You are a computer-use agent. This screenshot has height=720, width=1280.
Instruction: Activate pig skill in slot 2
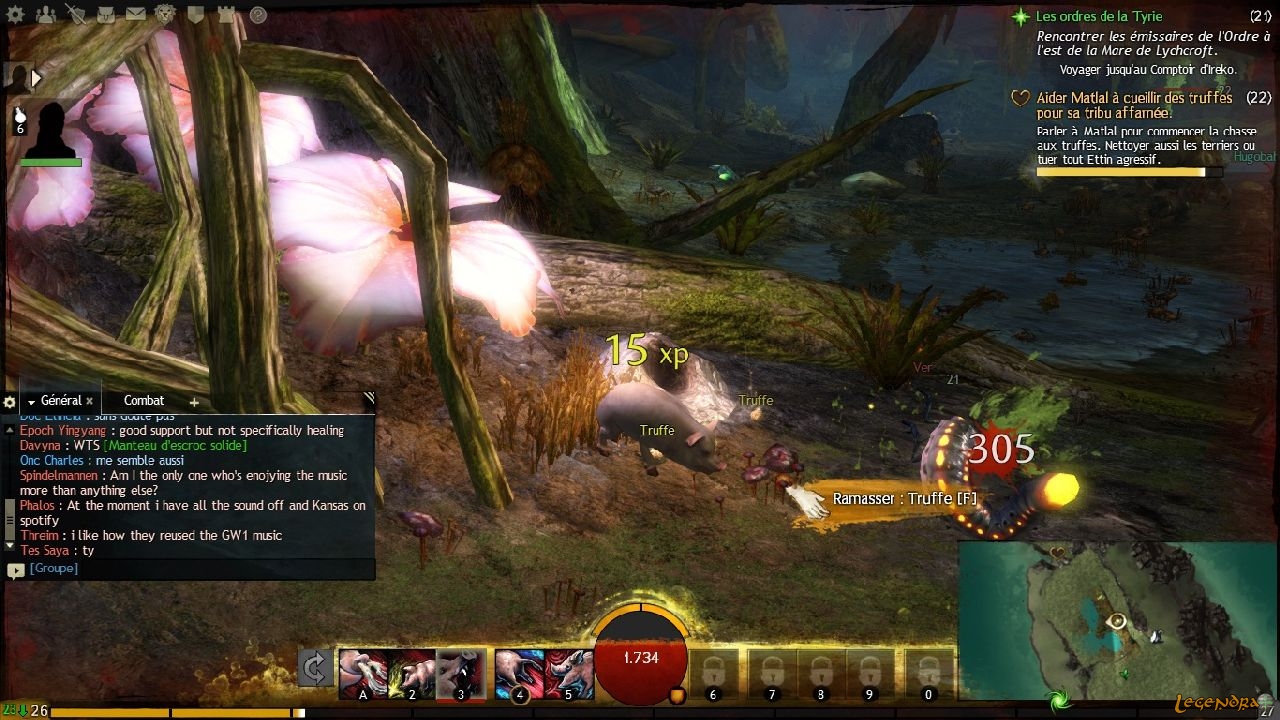[x=412, y=673]
